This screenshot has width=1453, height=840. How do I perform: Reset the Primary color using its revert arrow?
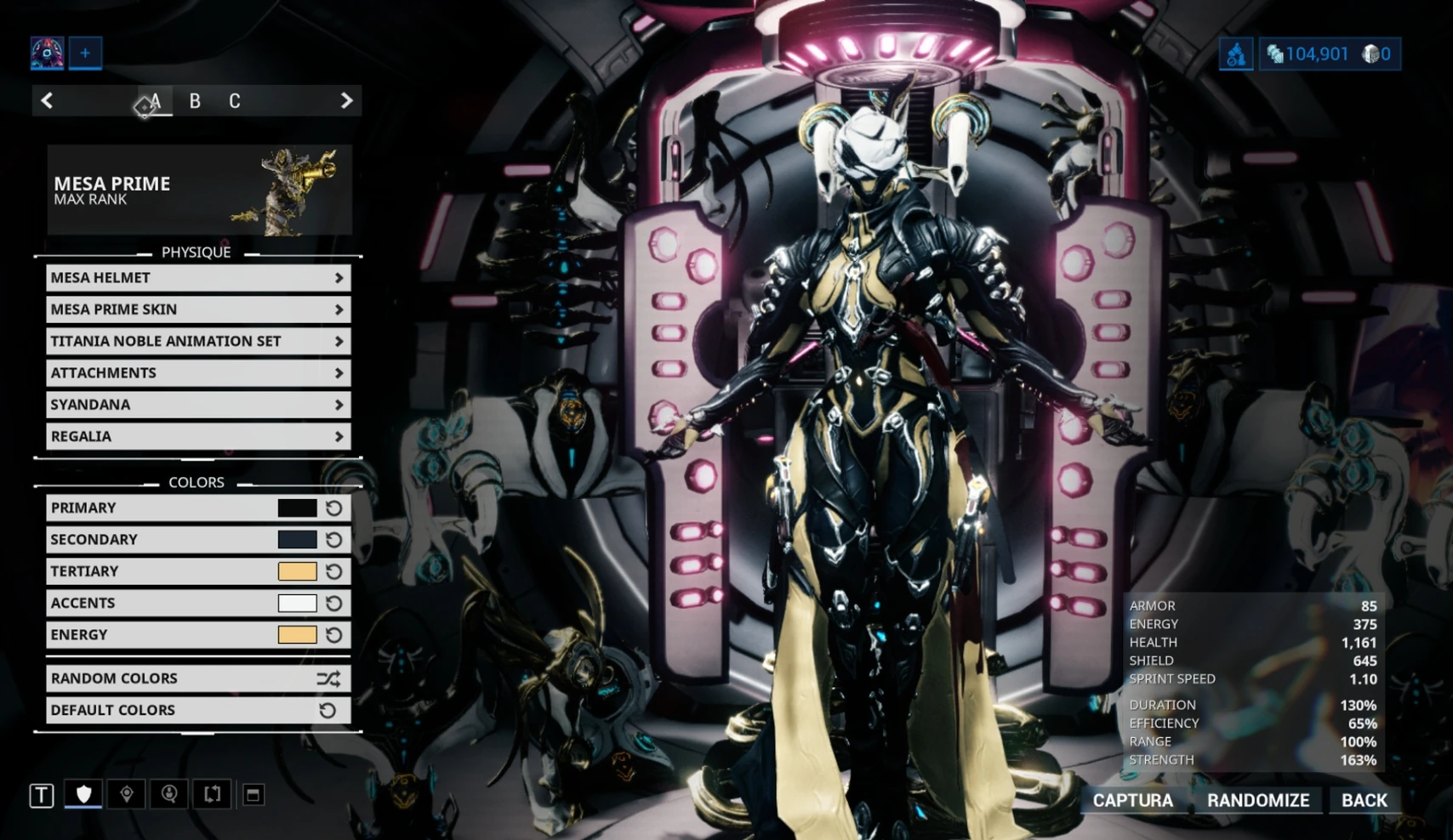(x=332, y=508)
